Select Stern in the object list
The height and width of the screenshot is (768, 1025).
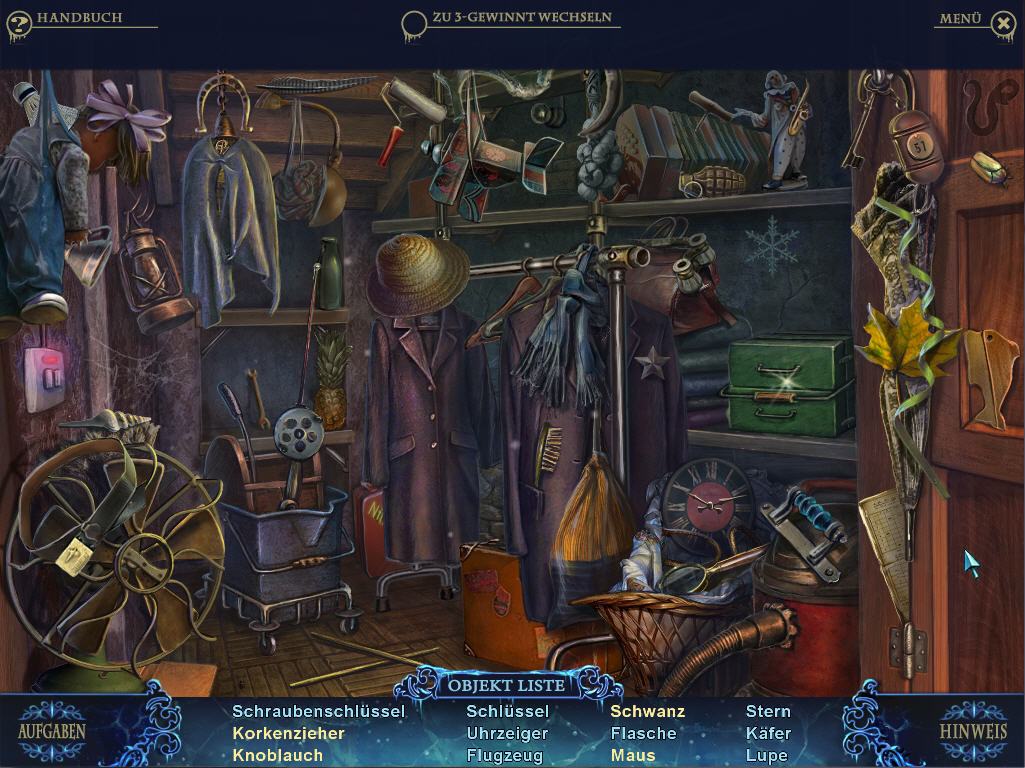point(768,711)
